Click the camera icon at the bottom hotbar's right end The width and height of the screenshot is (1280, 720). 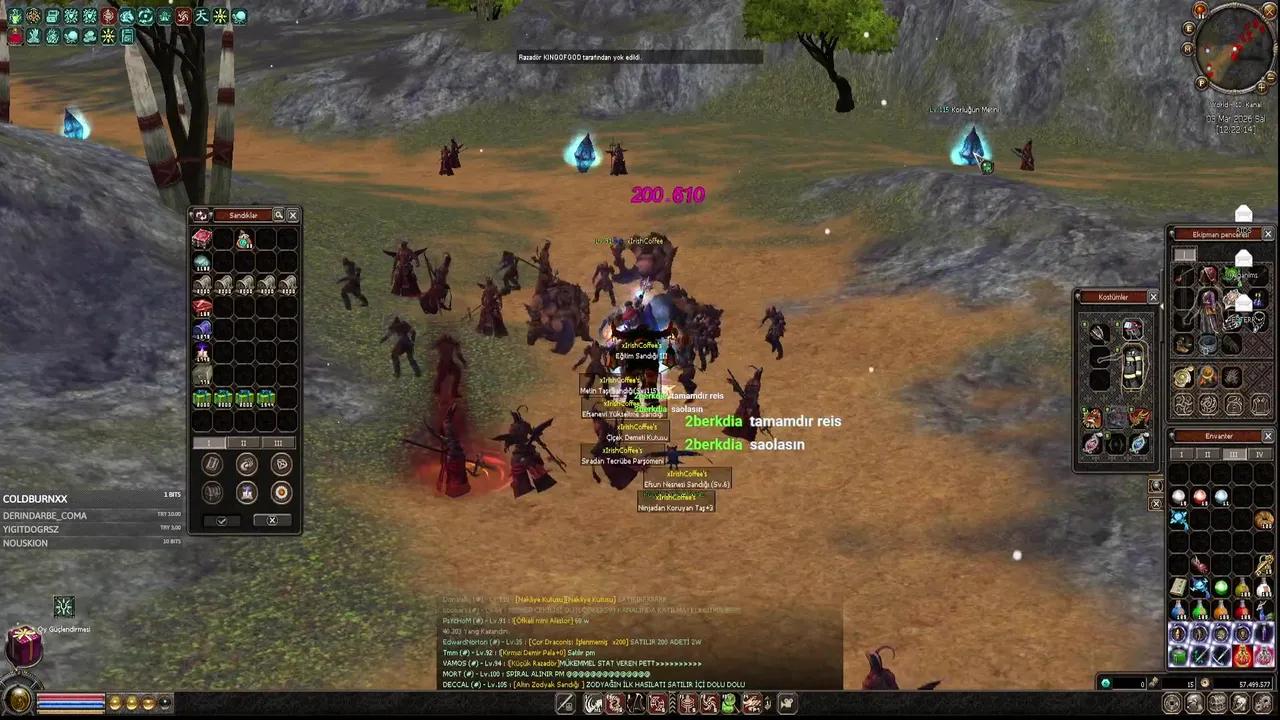(786, 705)
